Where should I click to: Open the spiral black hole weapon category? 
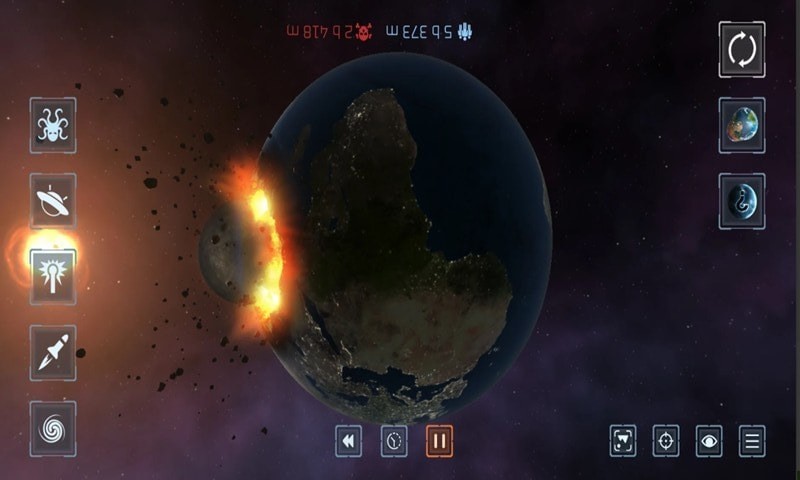pyautogui.click(x=52, y=428)
